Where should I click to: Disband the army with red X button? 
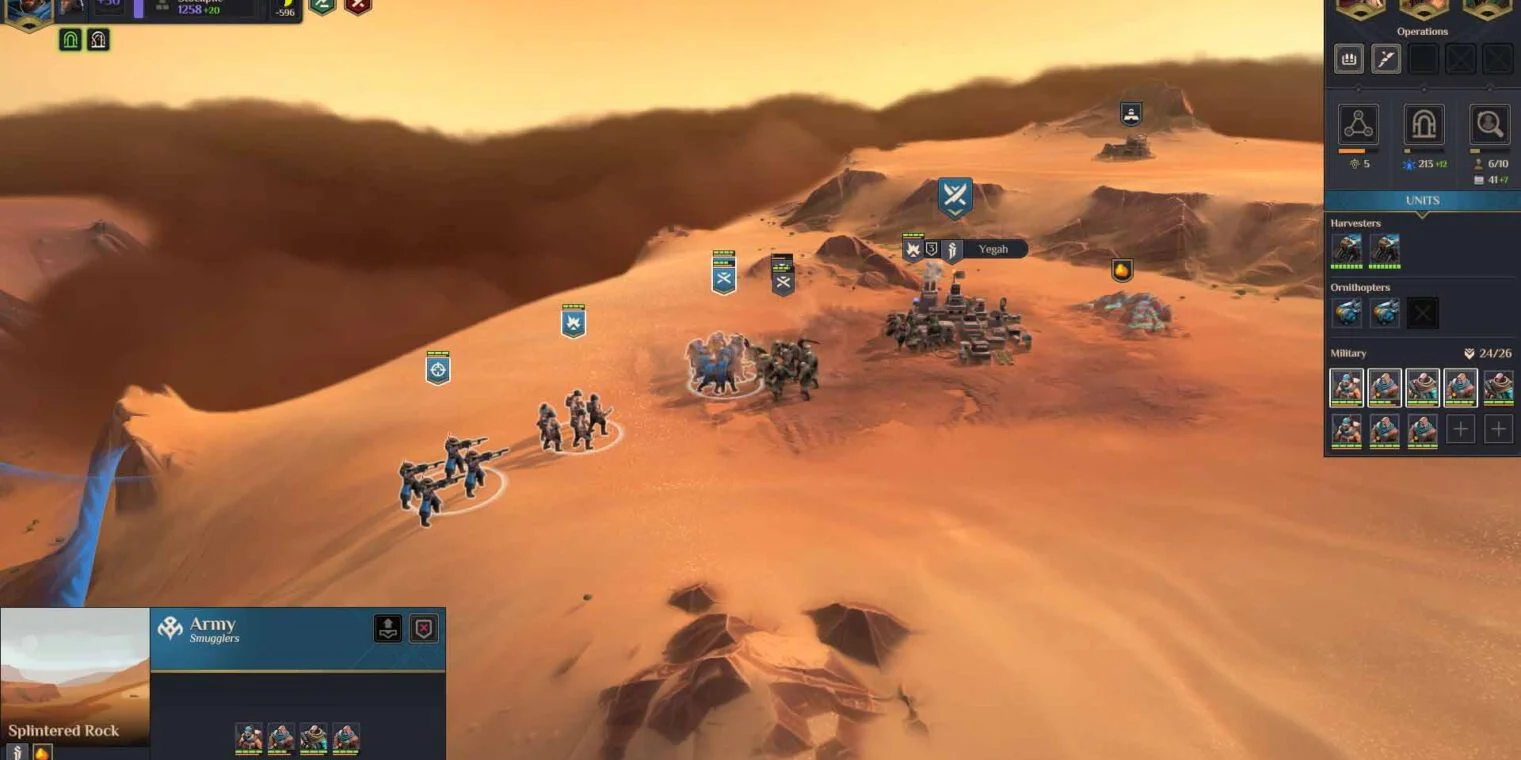pyautogui.click(x=424, y=628)
